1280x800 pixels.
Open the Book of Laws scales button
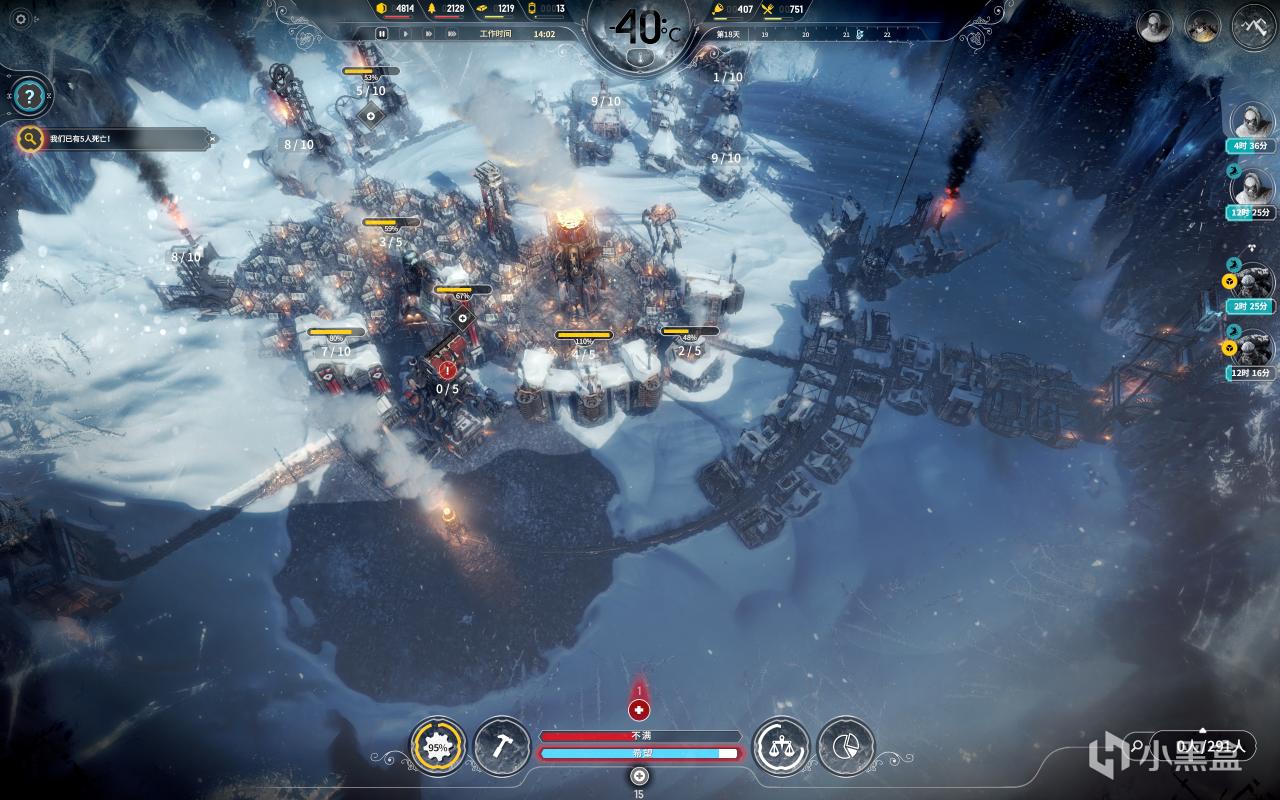[780, 746]
